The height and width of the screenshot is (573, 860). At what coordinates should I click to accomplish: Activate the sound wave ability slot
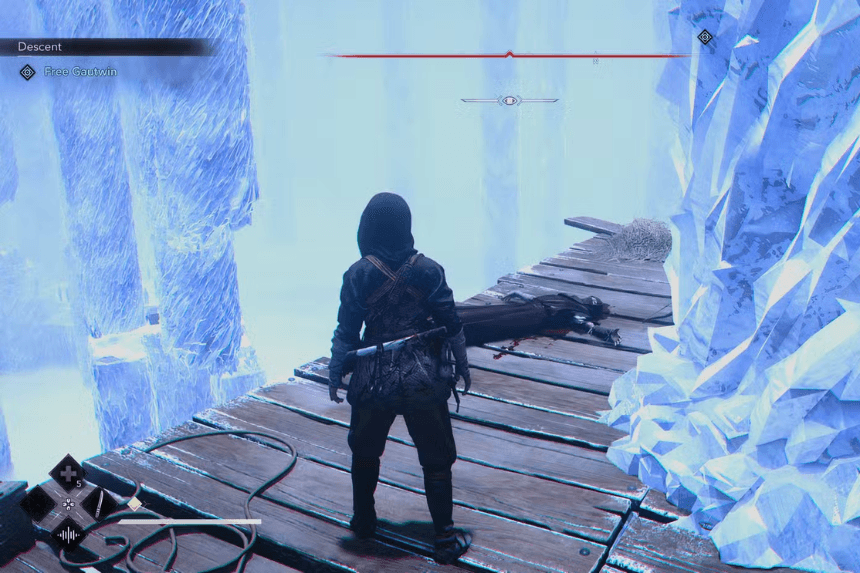click(67, 535)
